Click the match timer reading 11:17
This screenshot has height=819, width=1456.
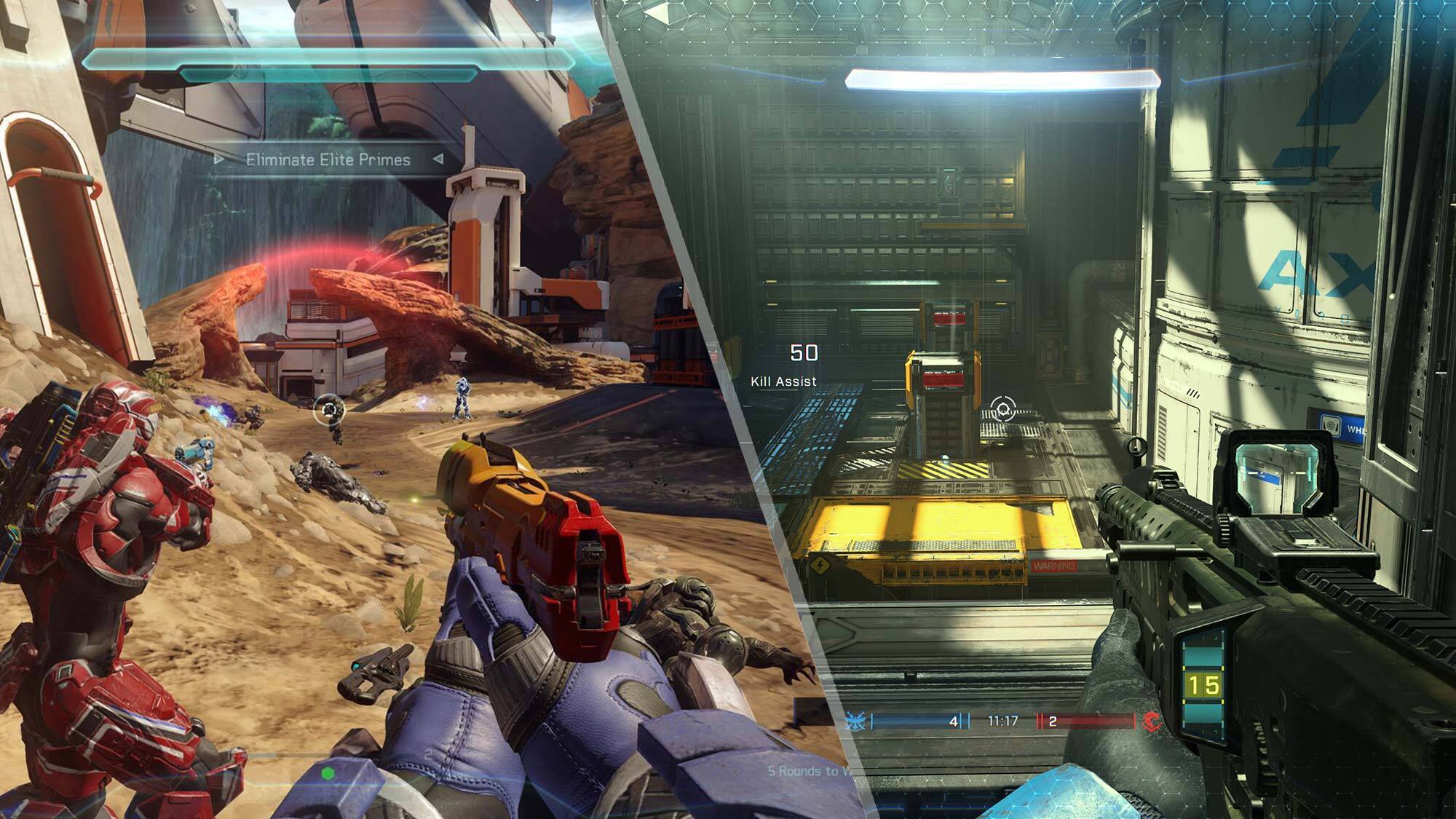pos(1003,720)
